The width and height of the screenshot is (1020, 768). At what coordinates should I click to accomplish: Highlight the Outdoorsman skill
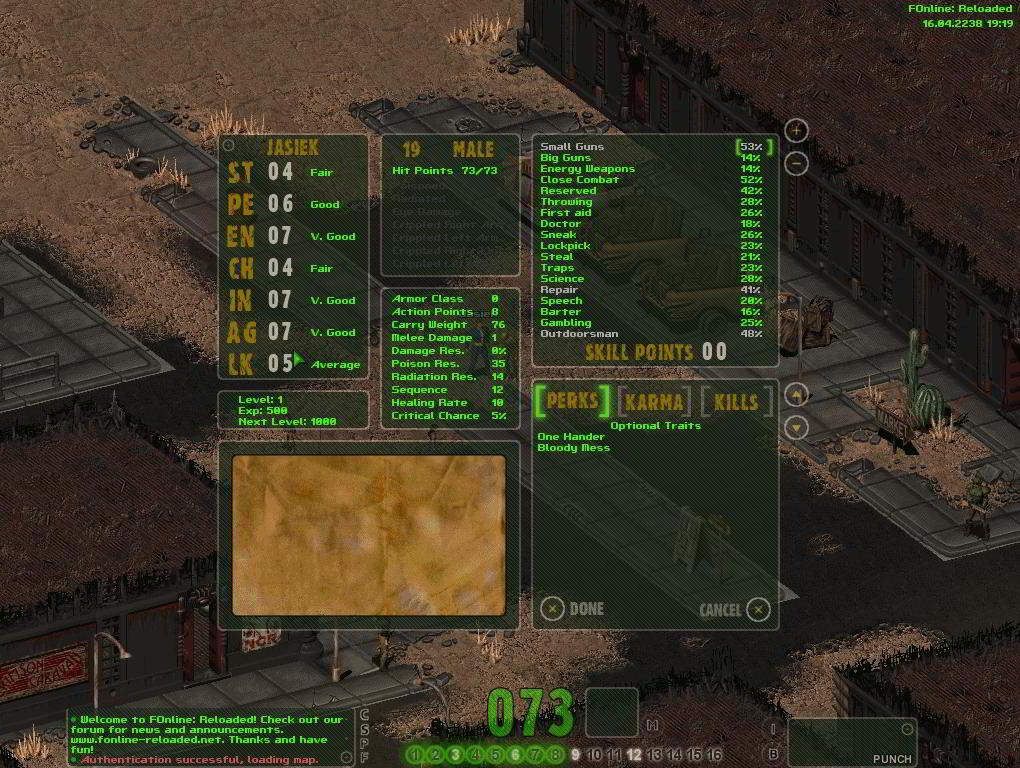[579, 334]
